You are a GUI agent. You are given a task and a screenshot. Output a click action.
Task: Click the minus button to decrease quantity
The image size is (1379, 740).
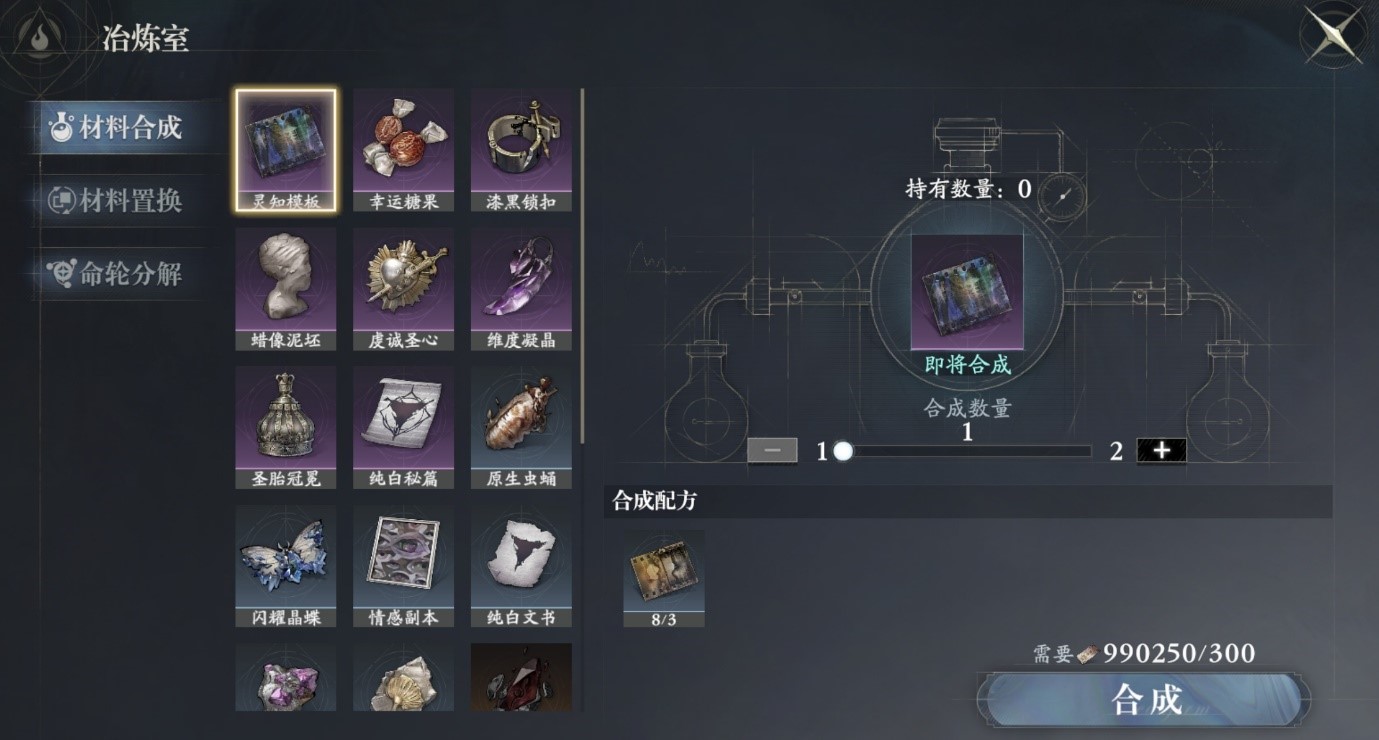[771, 450]
